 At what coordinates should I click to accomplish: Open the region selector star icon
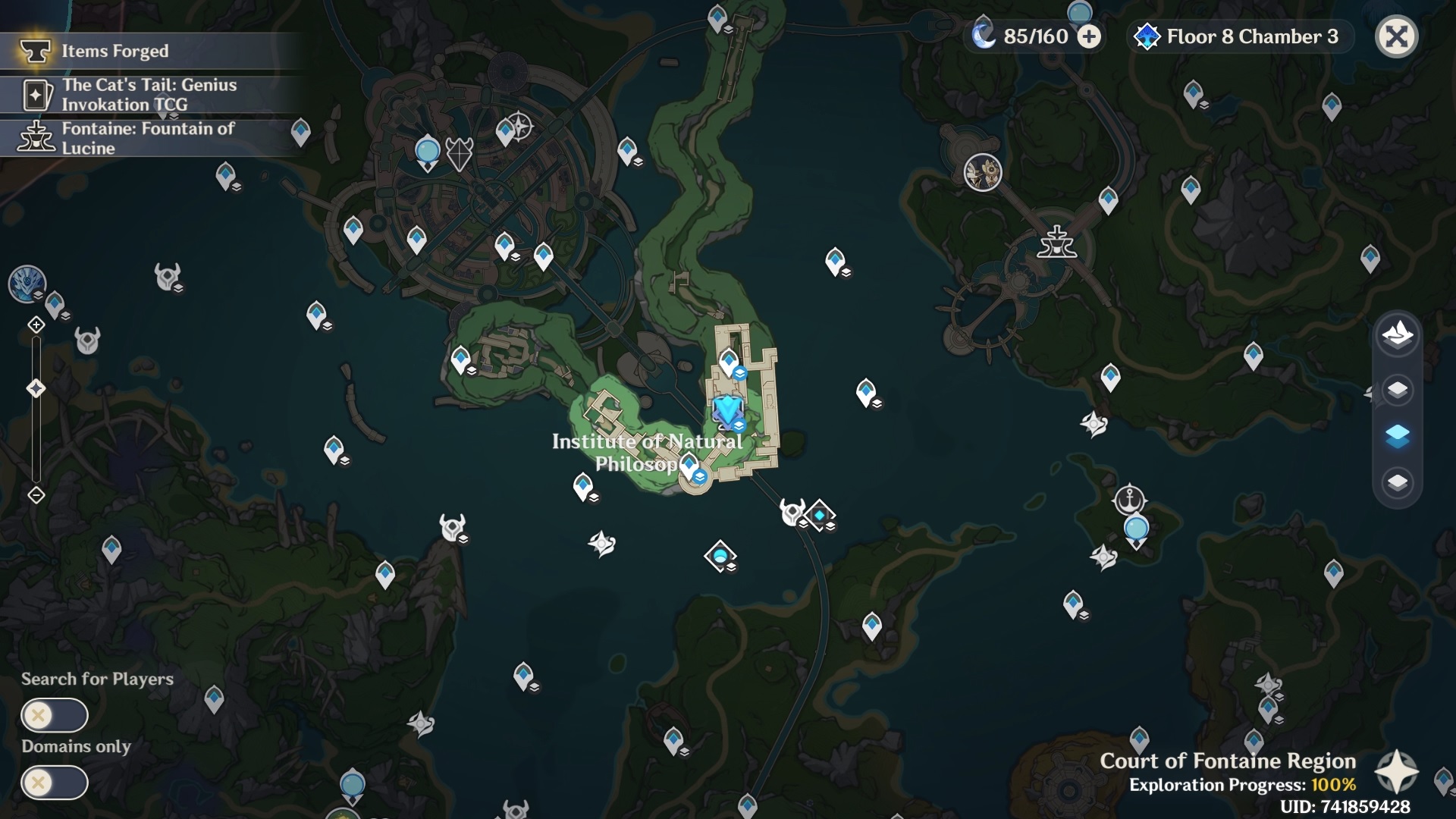[x=1396, y=772]
